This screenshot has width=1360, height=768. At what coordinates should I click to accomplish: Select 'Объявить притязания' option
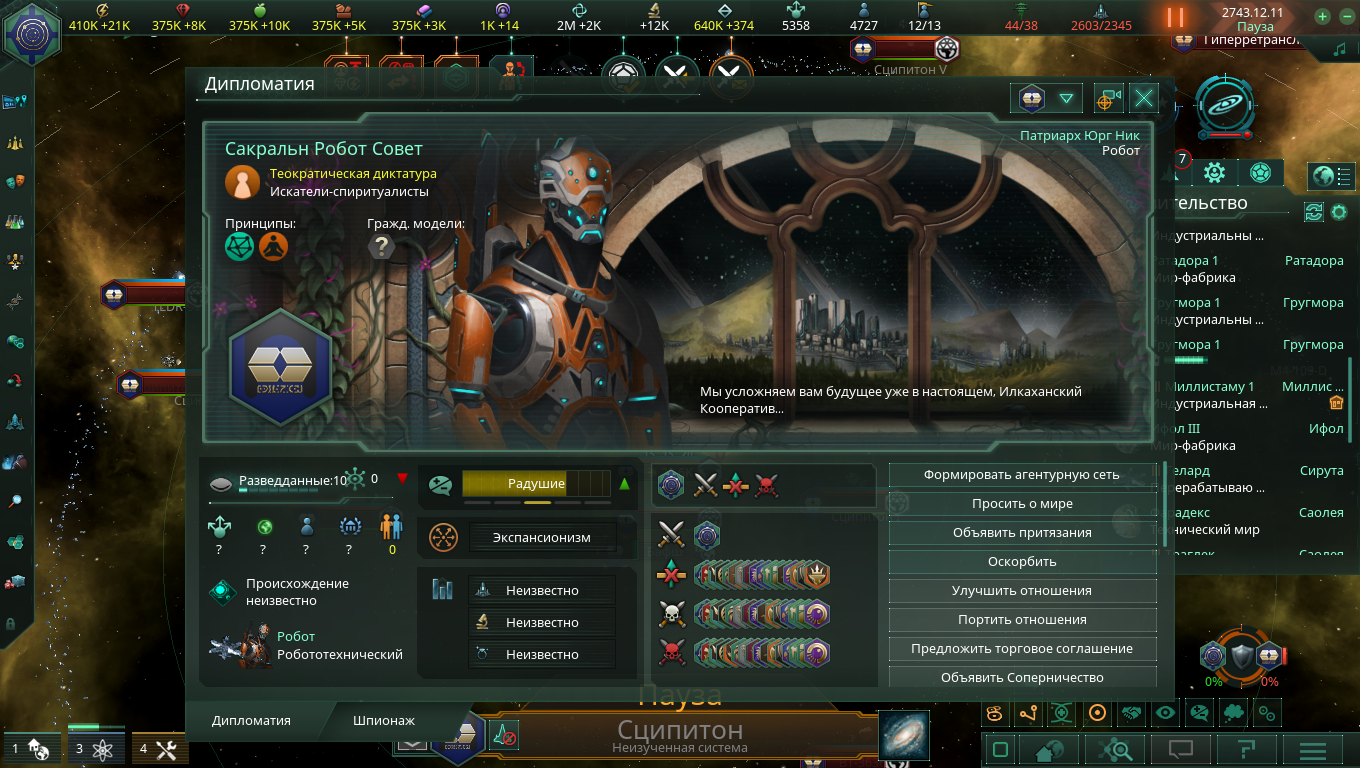pyautogui.click(x=1021, y=533)
